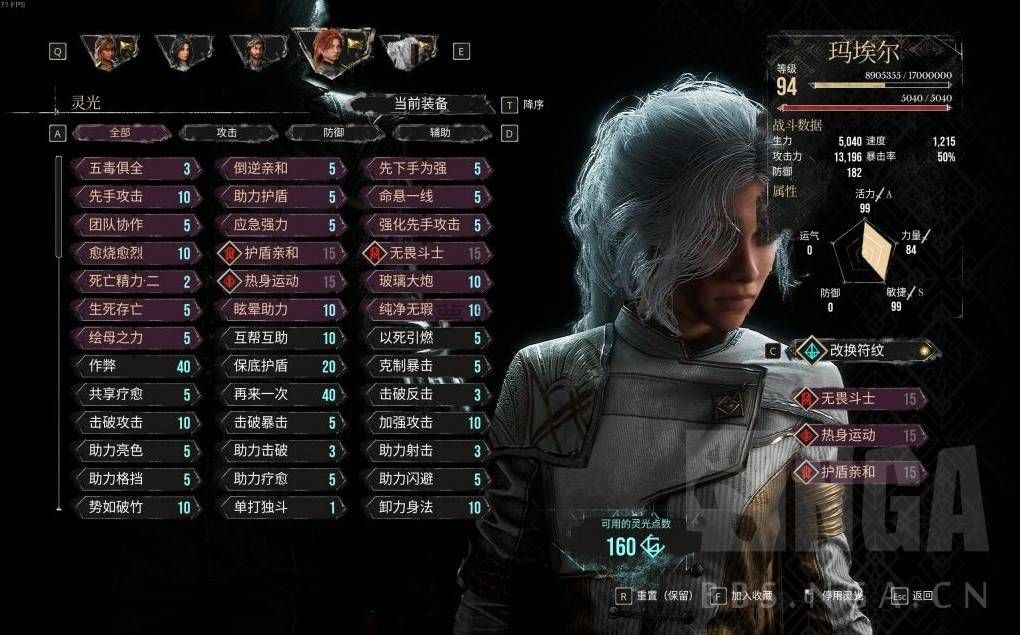Screen dimensions: 1020x635
Task: Show the 辅助 lumina category
Action: (x=440, y=133)
